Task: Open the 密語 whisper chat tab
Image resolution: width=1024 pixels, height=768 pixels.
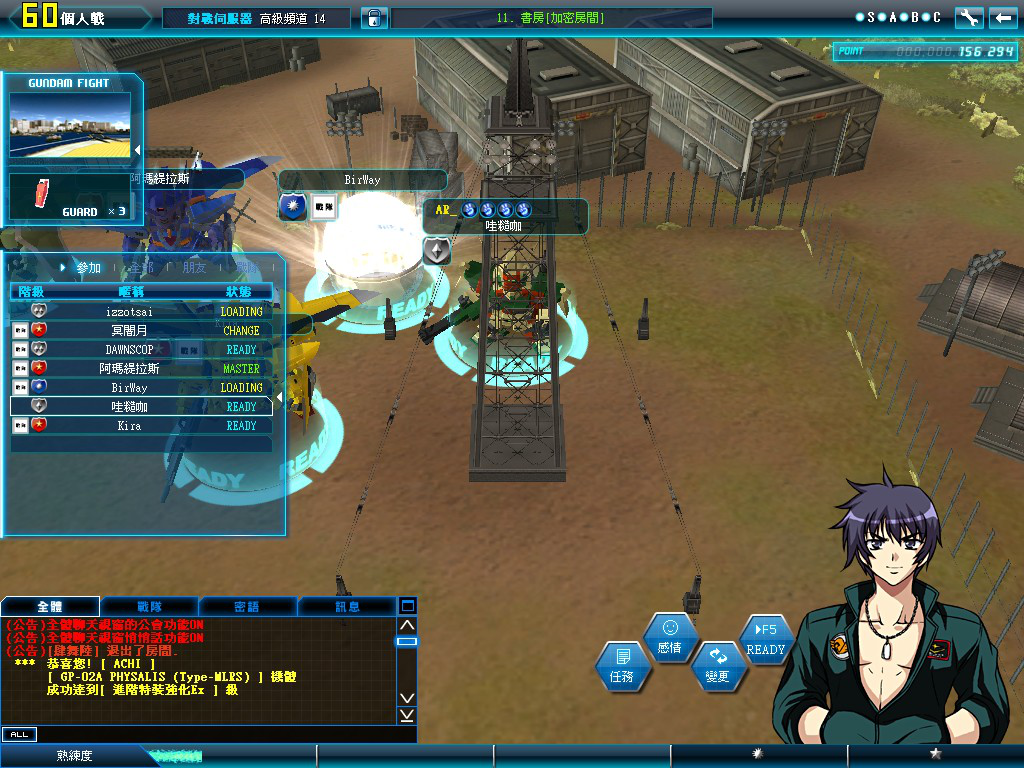Action: [x=247, y=606]
